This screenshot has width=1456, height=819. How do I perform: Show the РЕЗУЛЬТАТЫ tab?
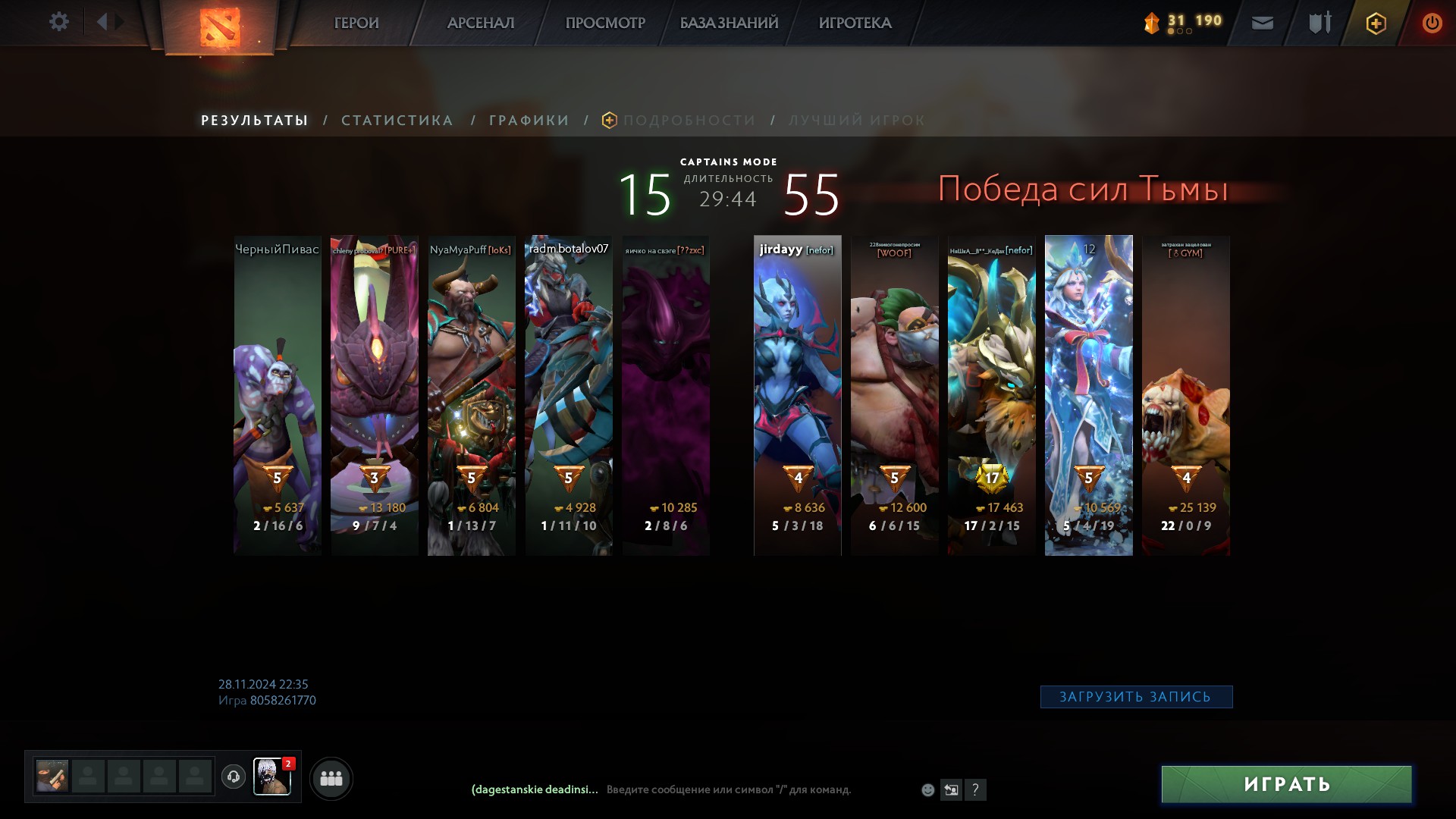click(254, 121)
